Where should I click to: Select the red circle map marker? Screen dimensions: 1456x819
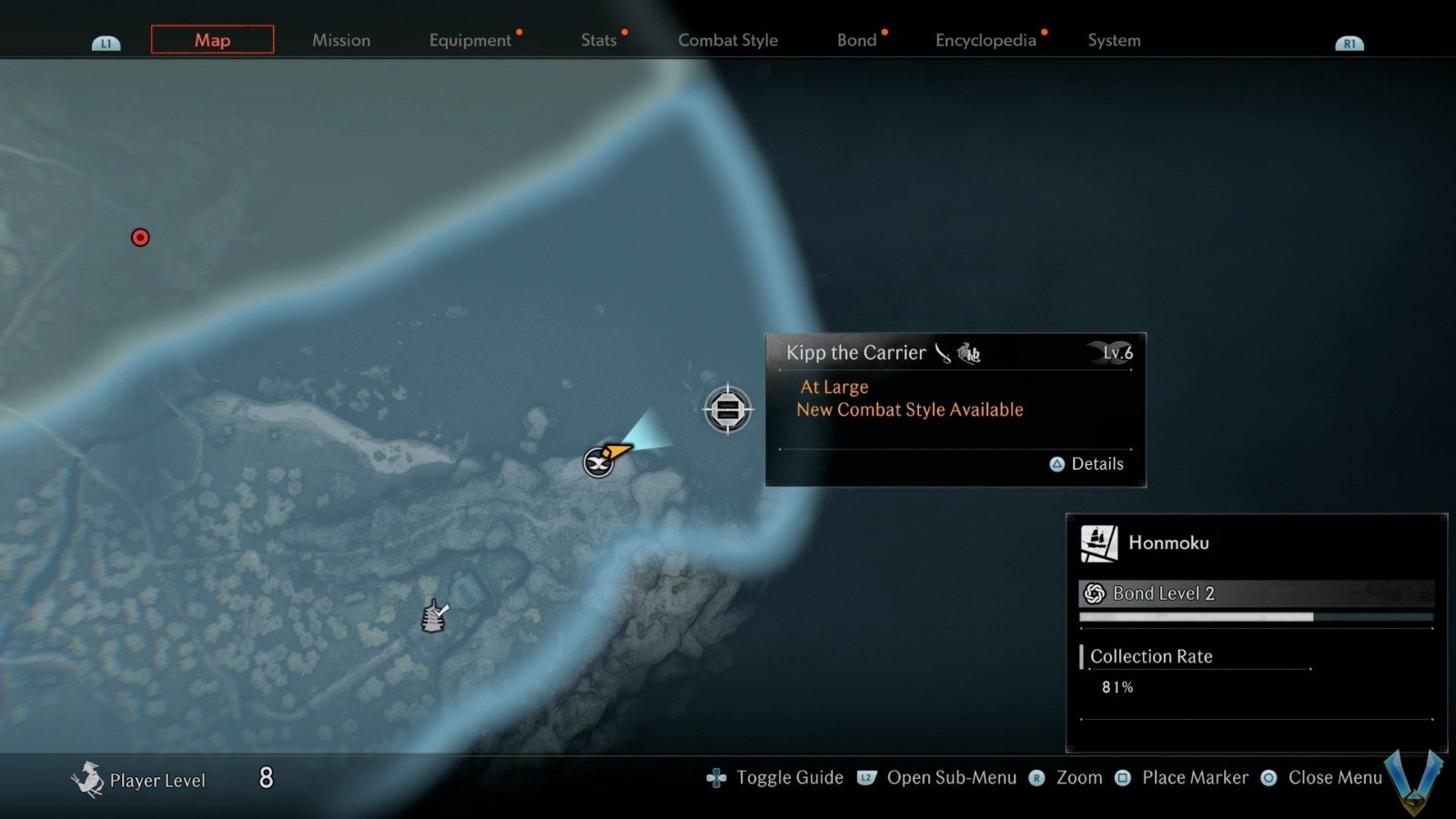pyautogui.click(x=140, y=238)
